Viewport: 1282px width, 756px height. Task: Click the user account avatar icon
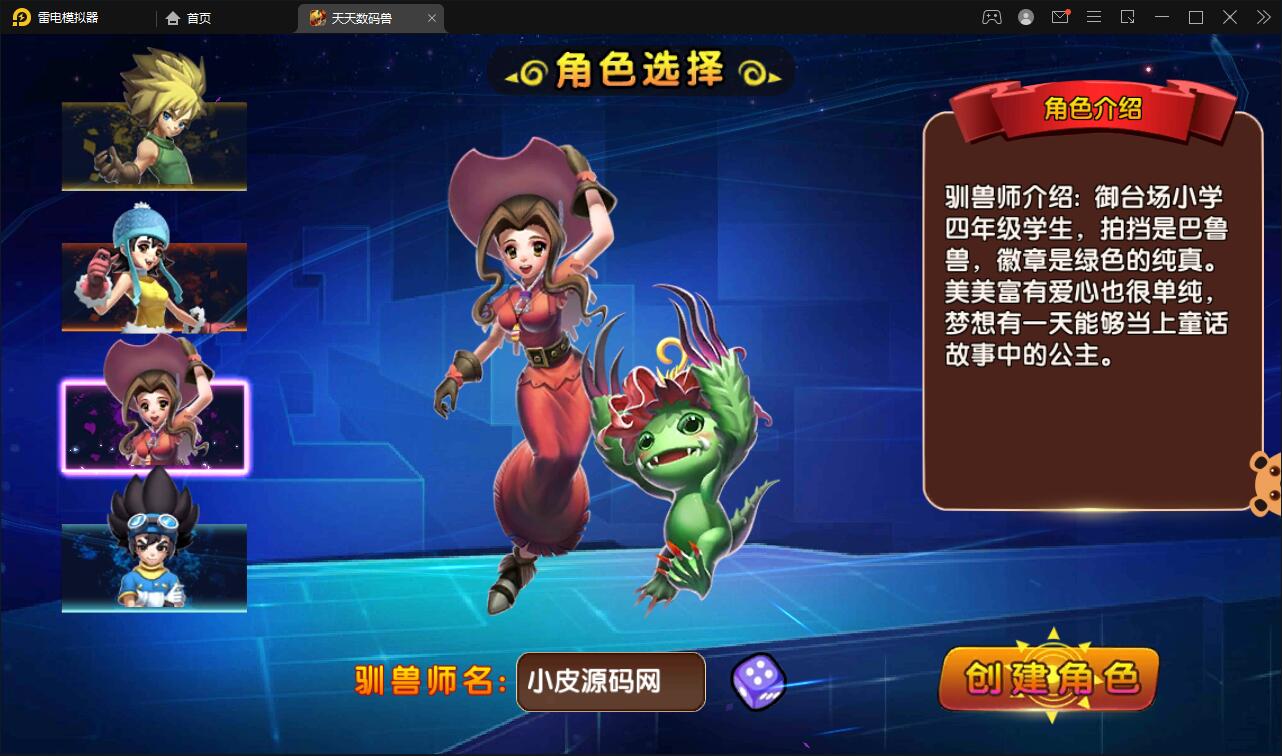point(1026,17)
